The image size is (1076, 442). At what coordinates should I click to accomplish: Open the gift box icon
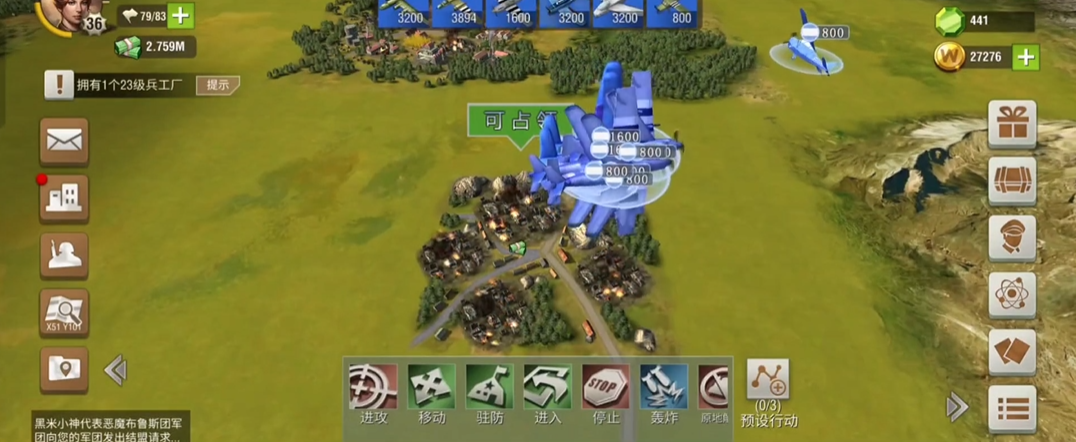click(x=1012, y=124)
